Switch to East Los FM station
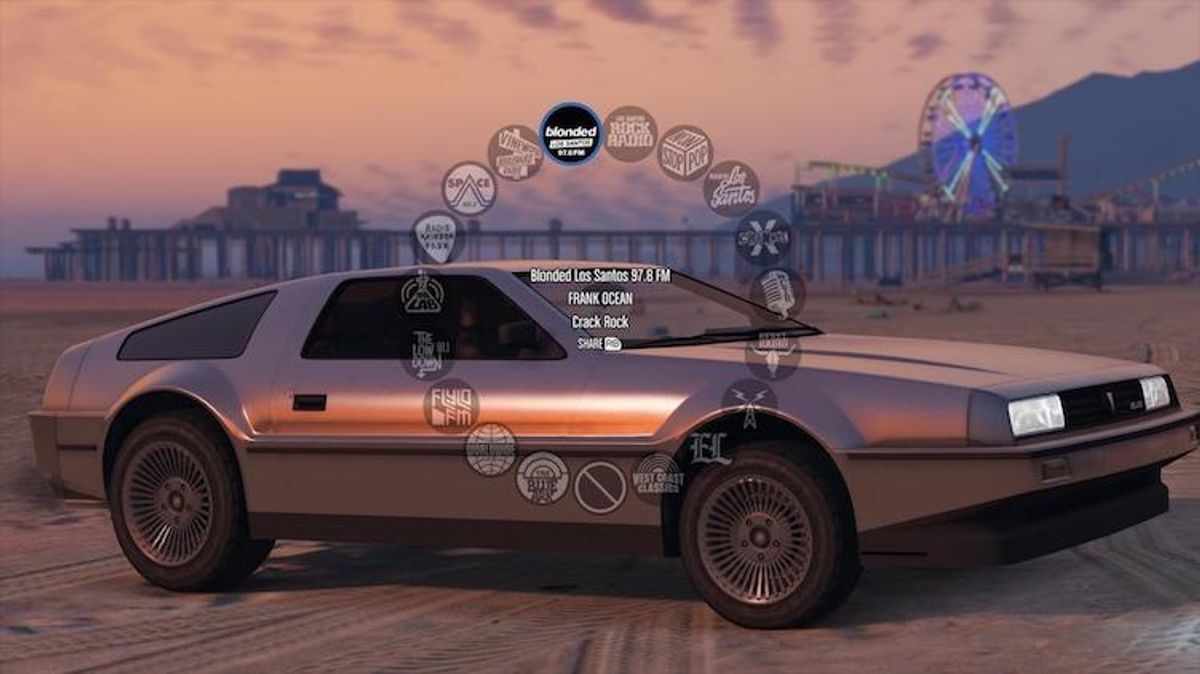Image resolution: width=1200 pixels, height=674 pixels. [x=709, y=447]
